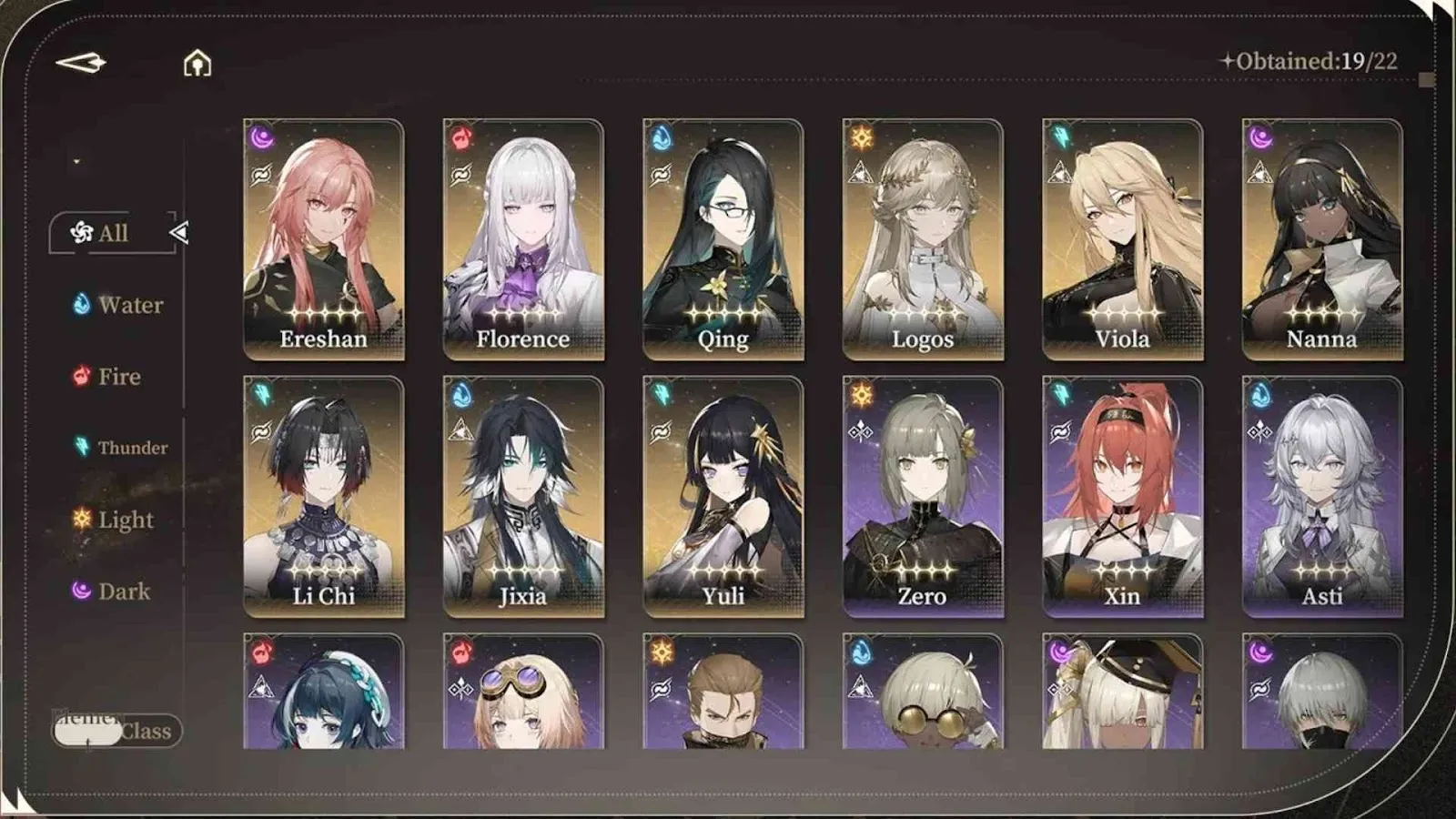The image size is (1456, 819).
Task: Open the Jixia character card
Action: click(x=523, y=496)
